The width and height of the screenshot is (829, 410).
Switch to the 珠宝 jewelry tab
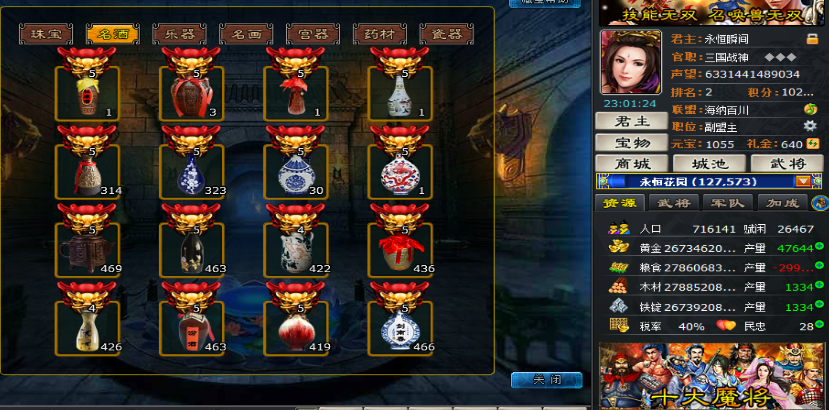click(46, 33)
